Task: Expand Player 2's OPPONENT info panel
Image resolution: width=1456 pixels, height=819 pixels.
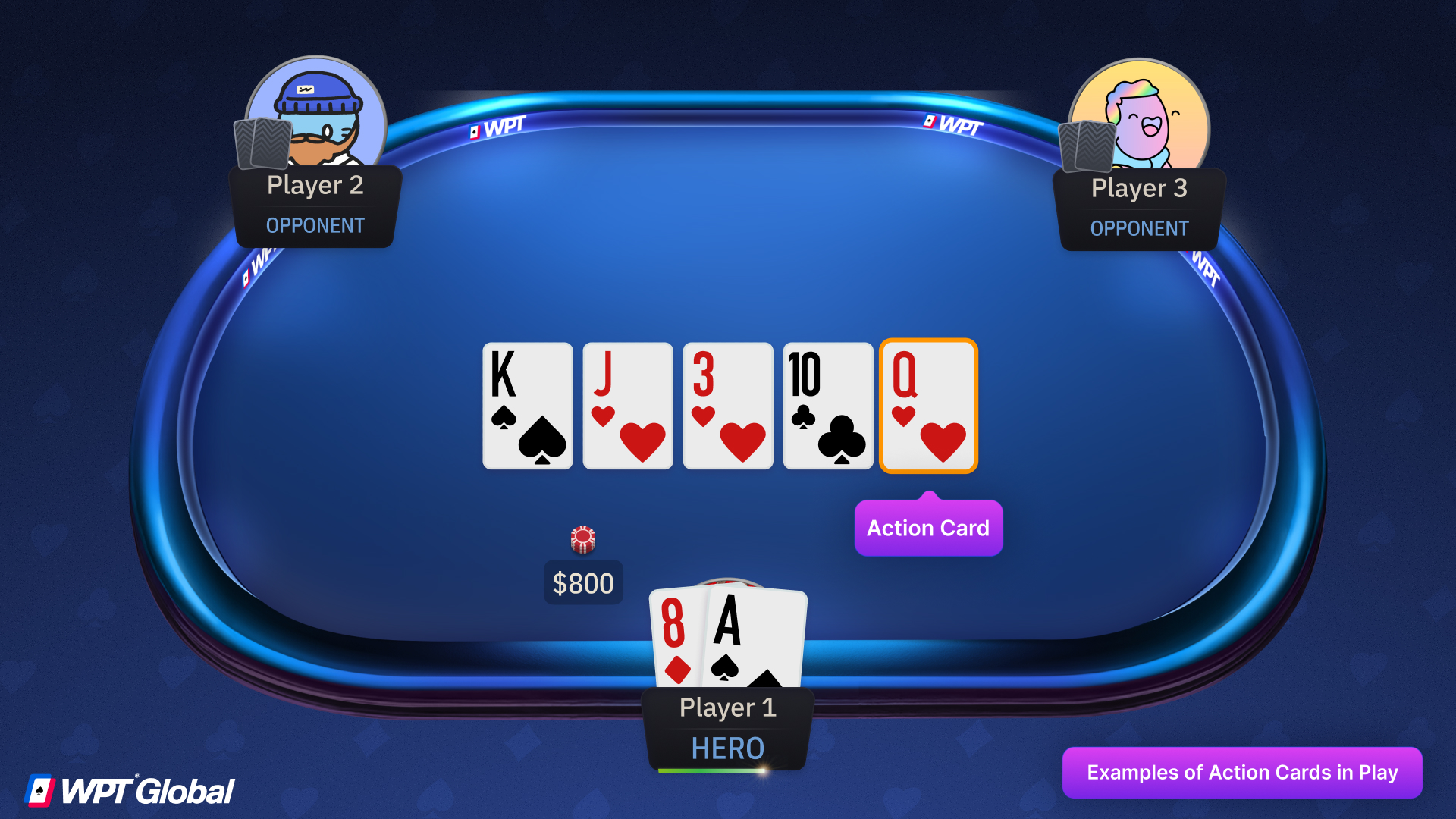Action: coord(315,225)
